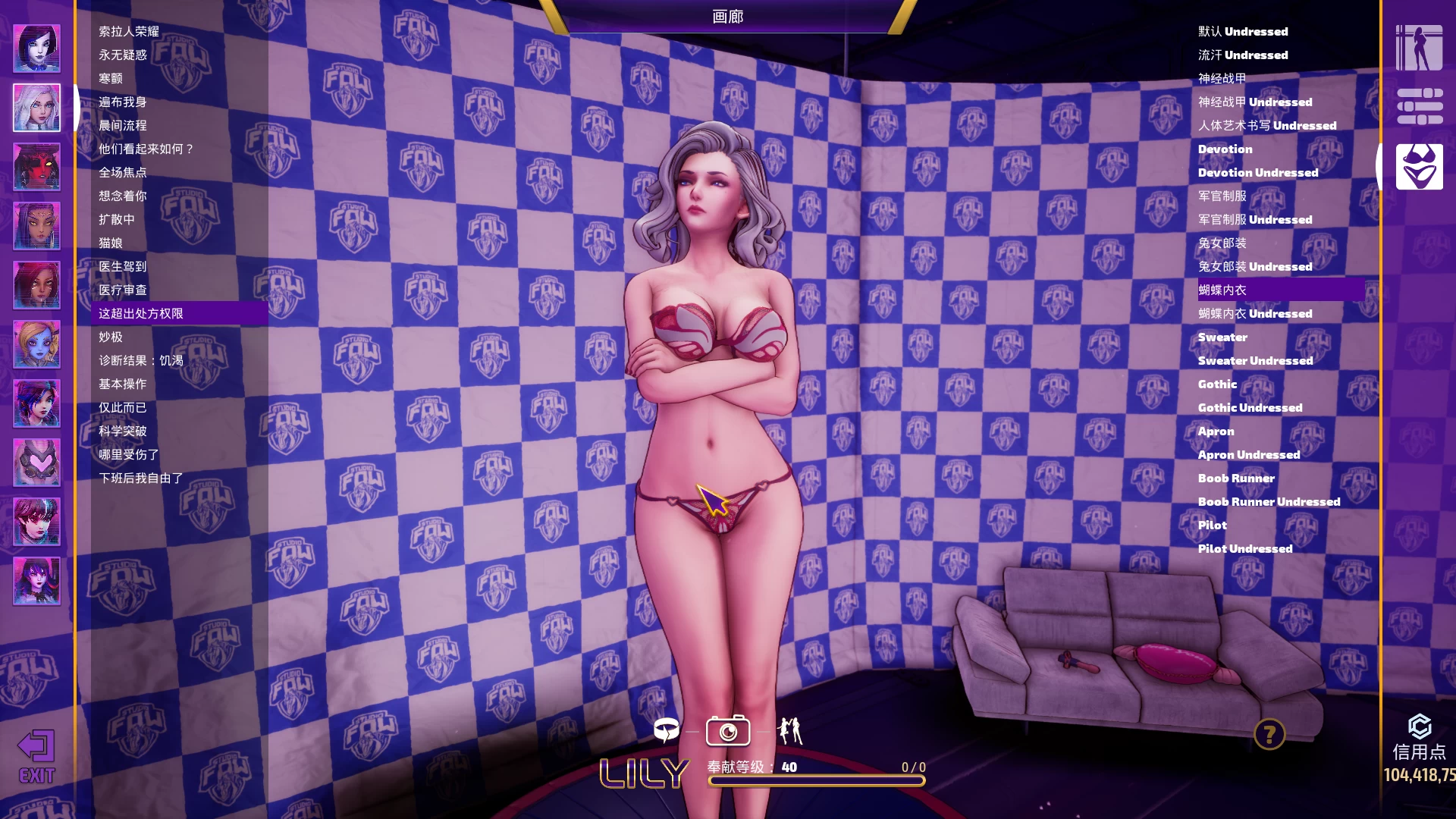Select the 索拉人荣耀 scene entry
Viewport: 1456px width, 819px height.
point(129,32)
